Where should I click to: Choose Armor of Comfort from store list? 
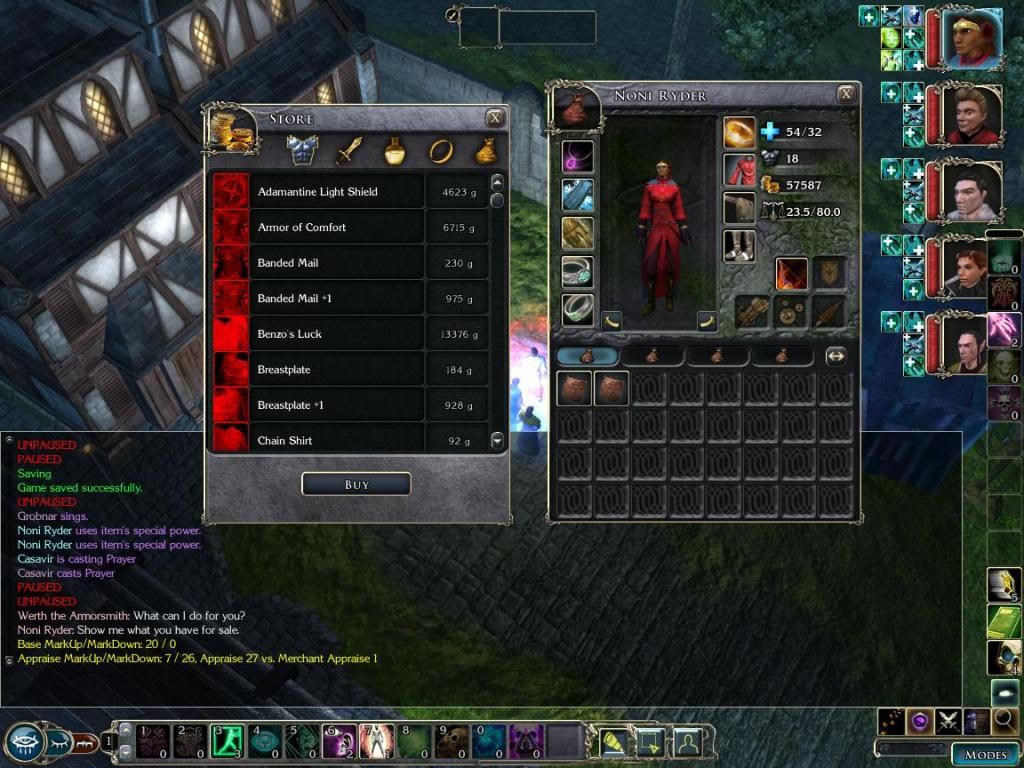coord(302,227)
